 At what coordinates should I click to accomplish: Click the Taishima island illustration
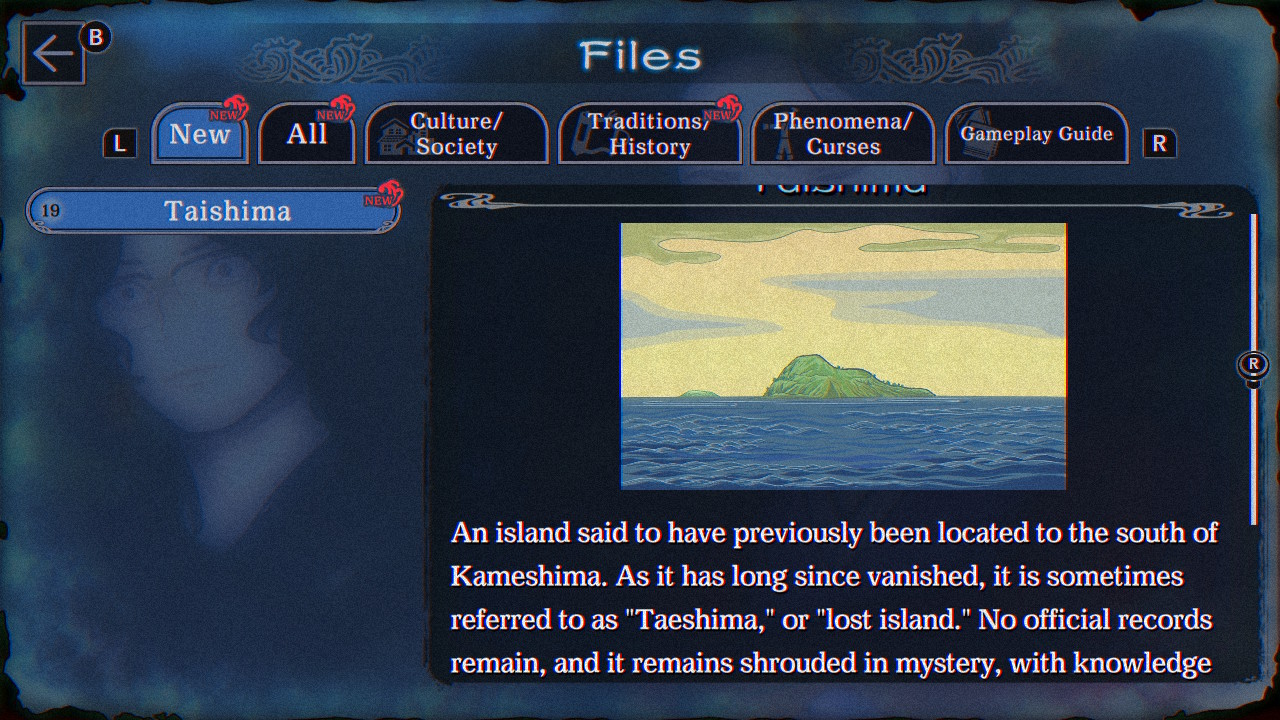pyautogui.click(x=843, y=356)
